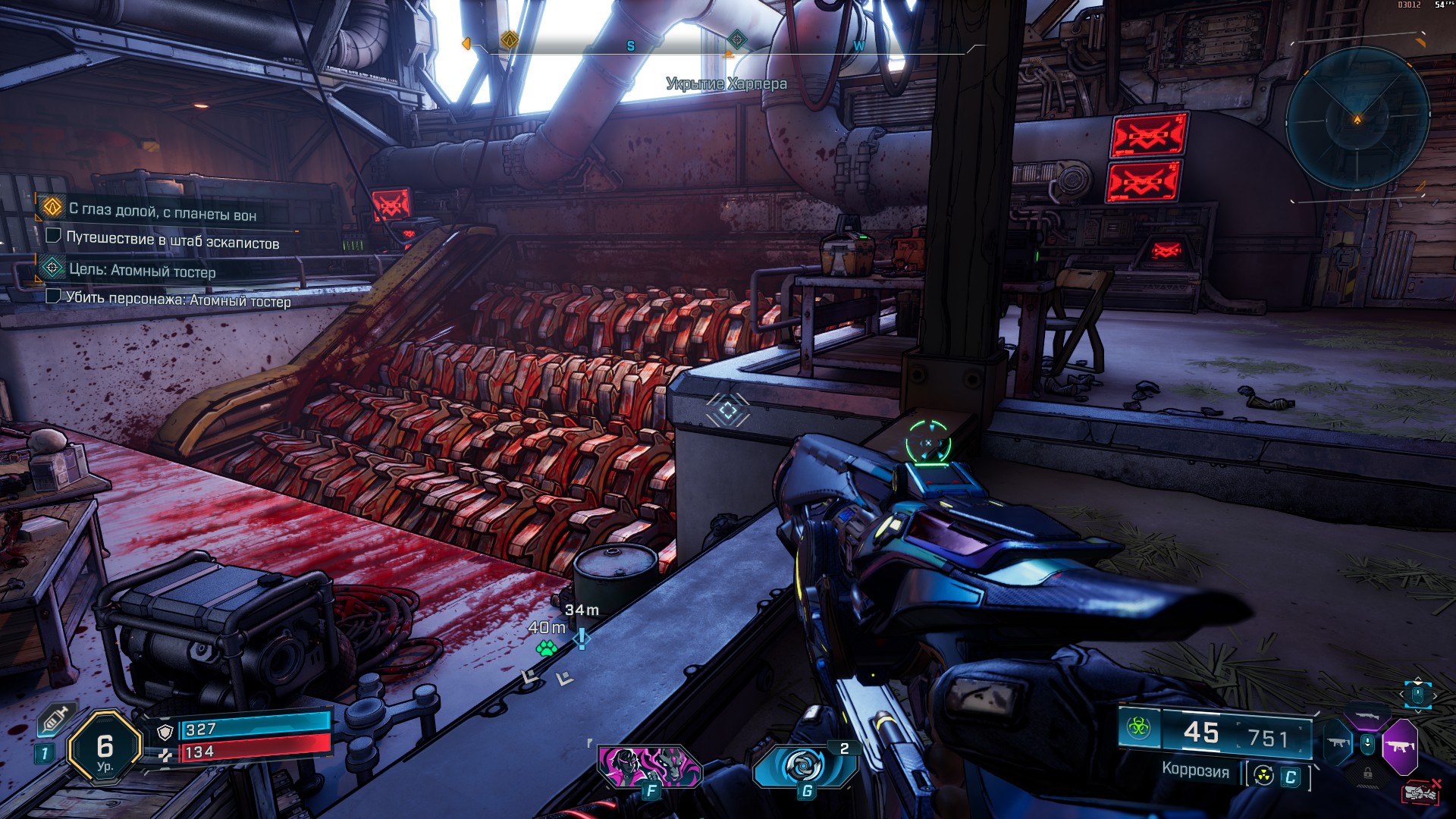1456x819 pixels.
Task: Select the "Цель: Атомный тостер" objective tracker
Action: (142, 270)
